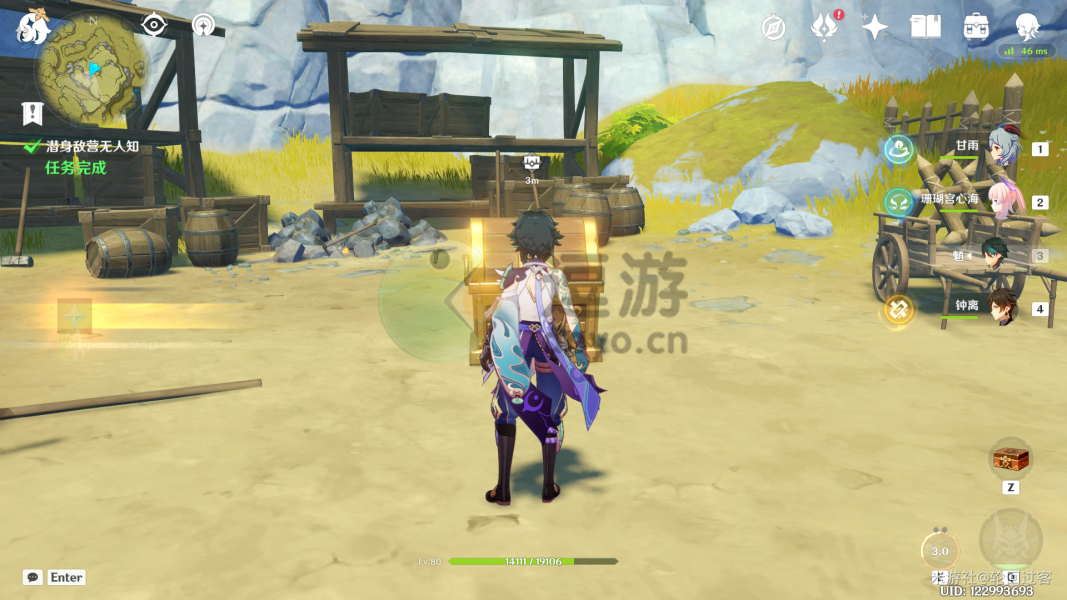This screenshot has width=1067, height=600.
Task: Activate the elemental skill showing 3.0 cooldown
Action: pos(939,550)
